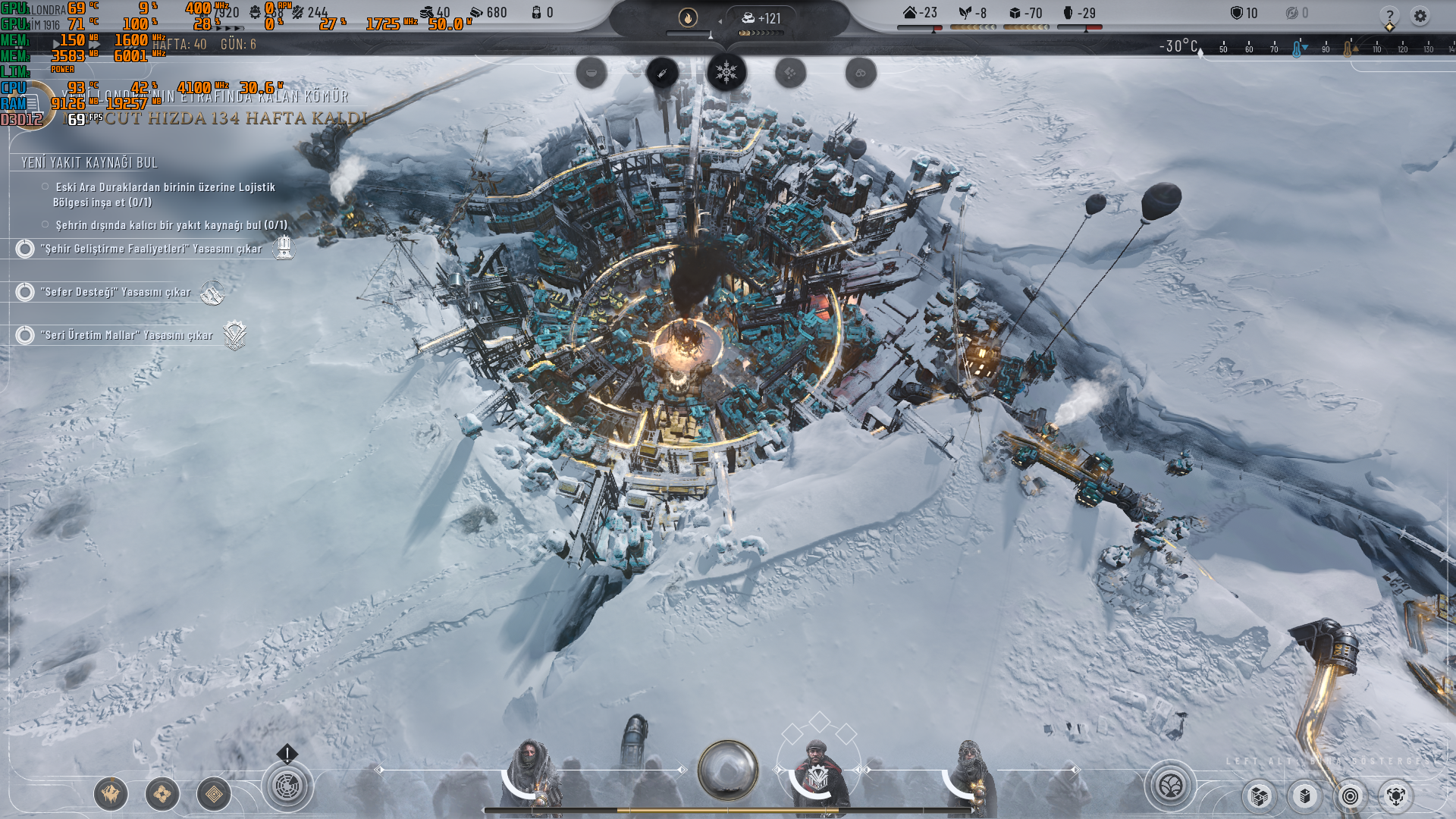1456x819 pixels.
Task: Enact "Şehir Geliştirme Faaliyetleri" law objective
Action: click(x=151, y=249)
